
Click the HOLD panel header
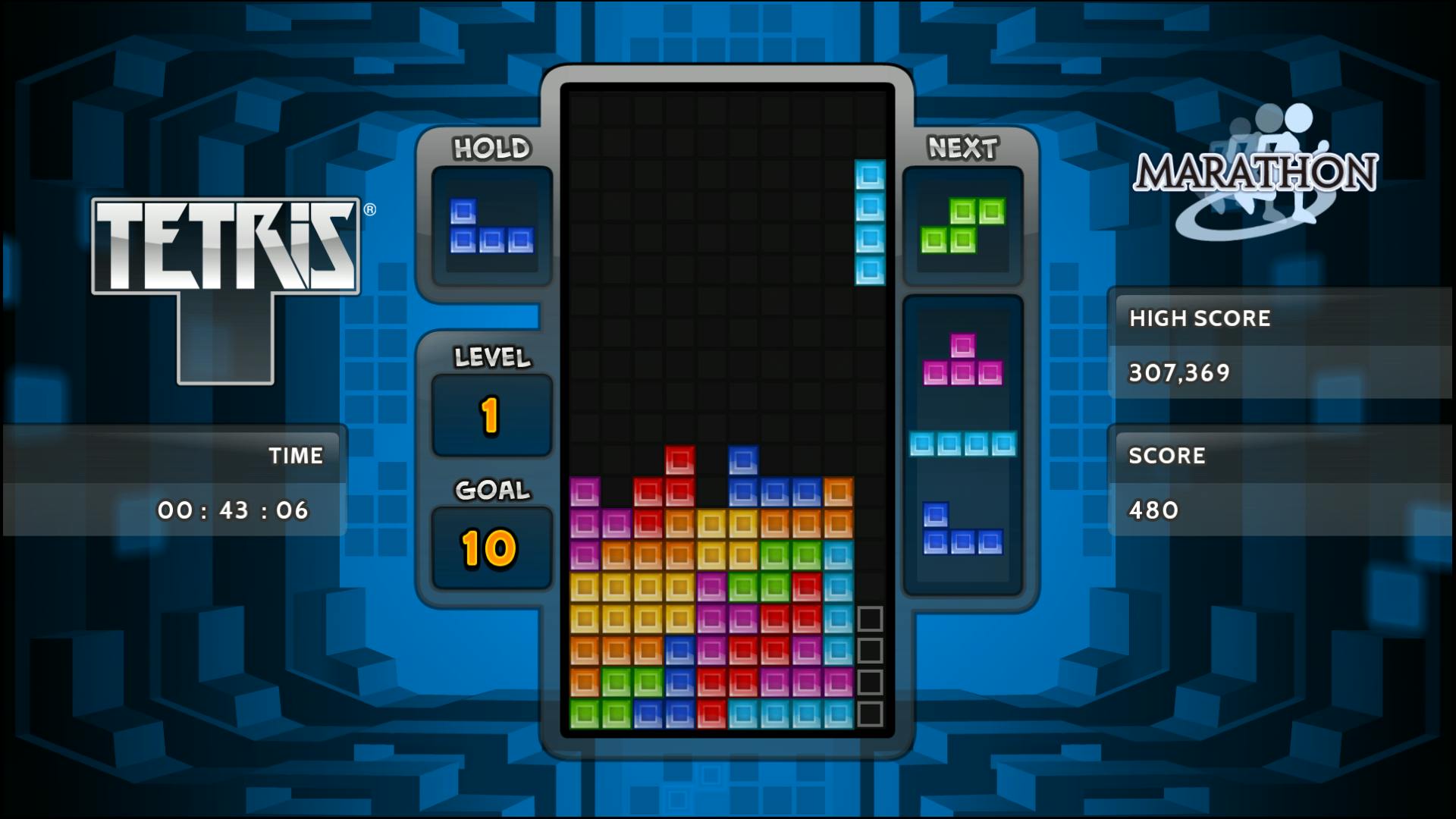pos(491,148)
